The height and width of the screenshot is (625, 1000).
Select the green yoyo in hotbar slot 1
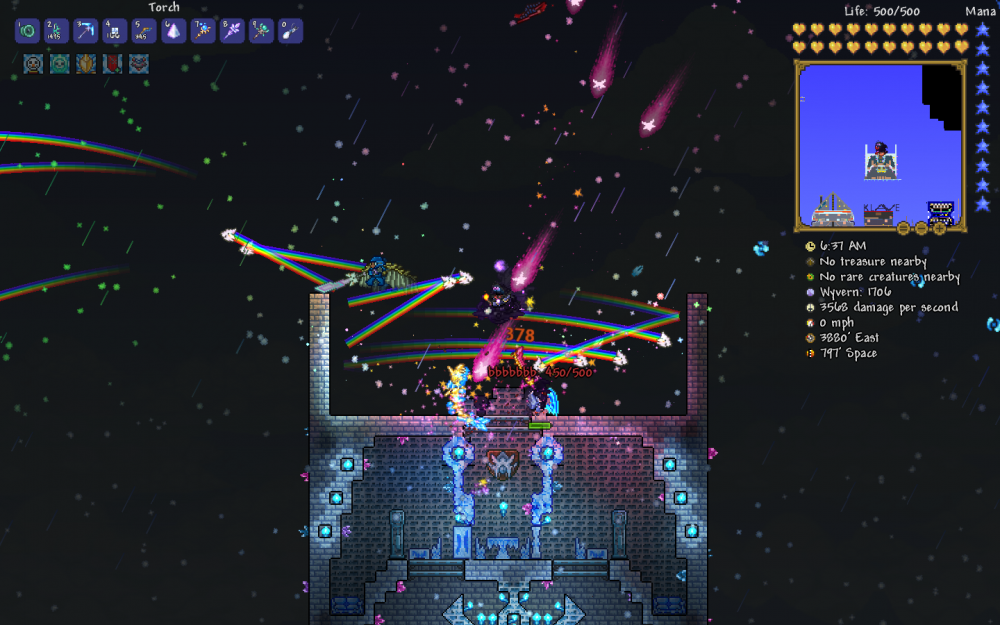pos(27,31)
